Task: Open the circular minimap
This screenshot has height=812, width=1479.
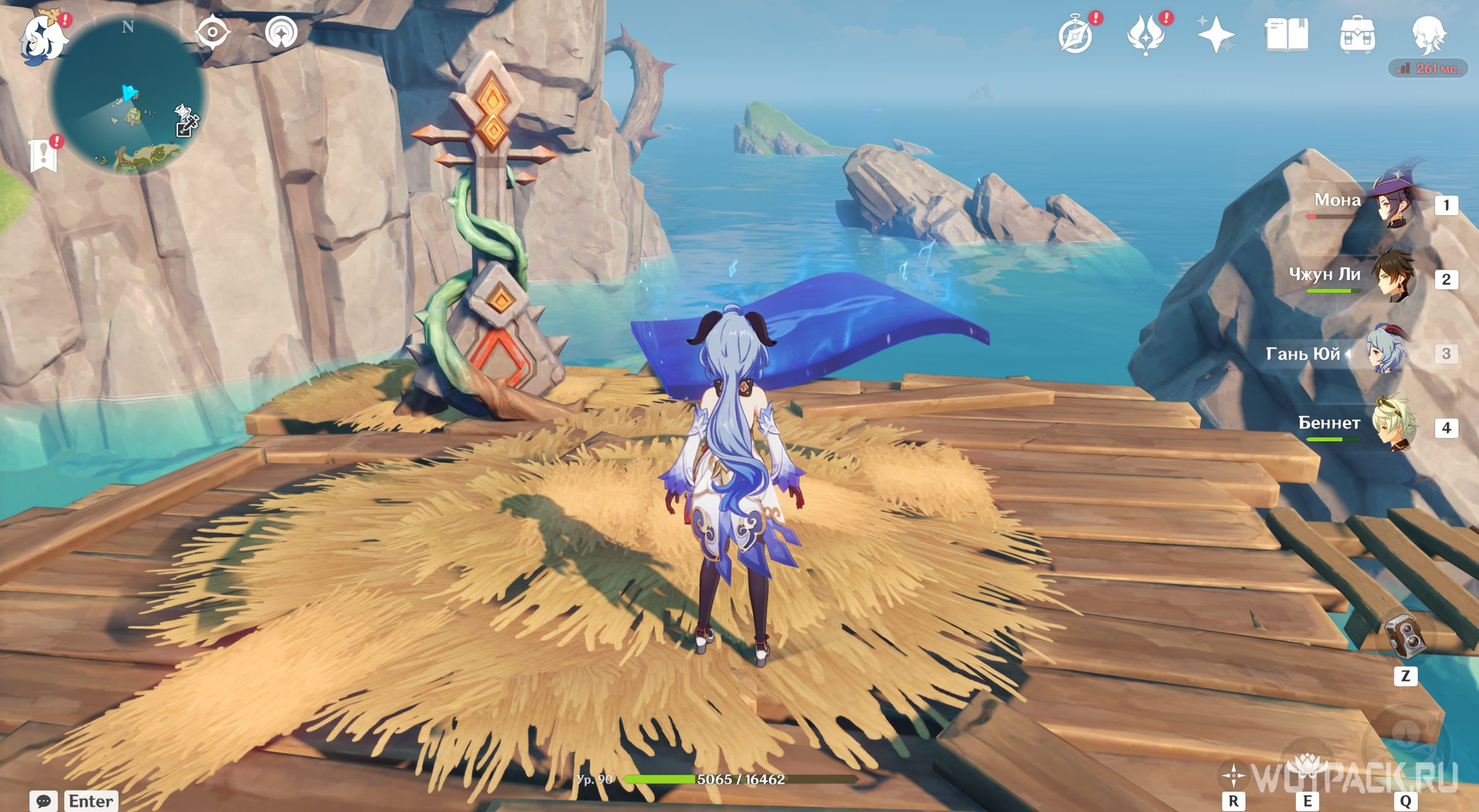Action: 129,96
